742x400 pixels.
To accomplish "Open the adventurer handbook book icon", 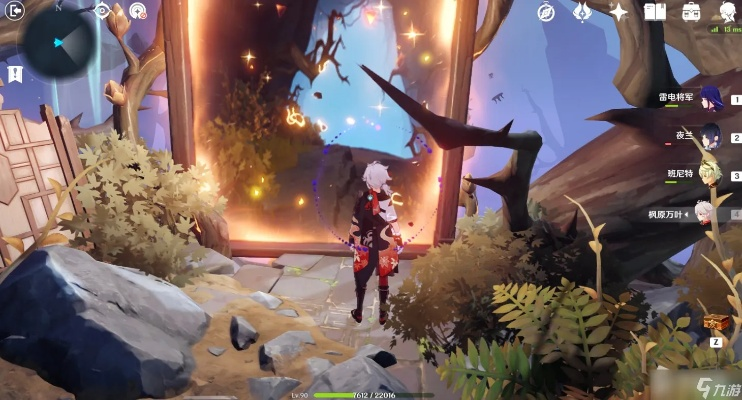I will tap(655, 12).
